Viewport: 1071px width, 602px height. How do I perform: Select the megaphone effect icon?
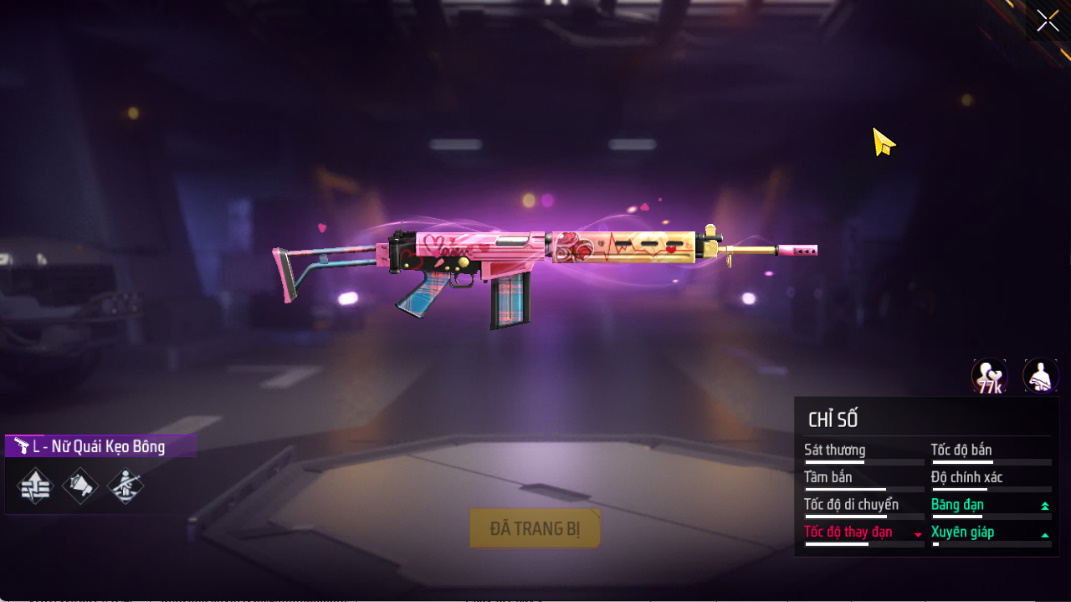(80, 487)
